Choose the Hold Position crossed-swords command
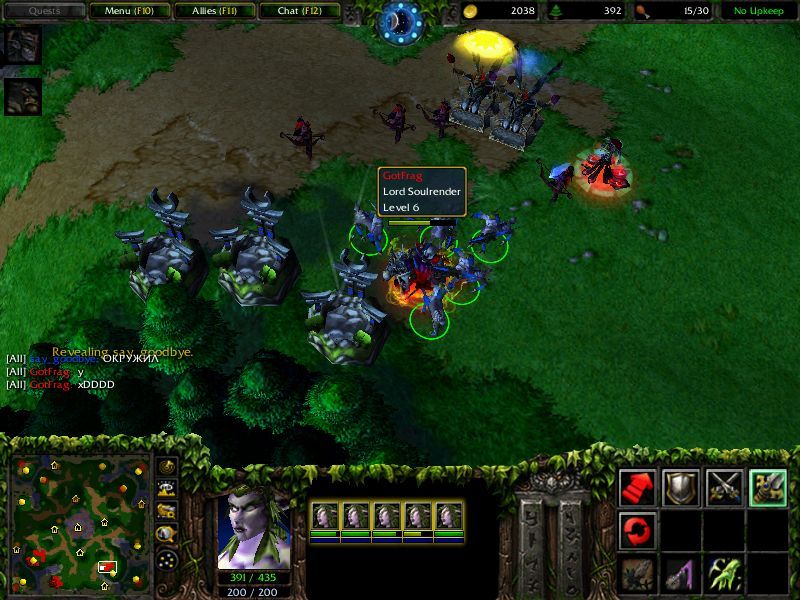 point(725,487)
